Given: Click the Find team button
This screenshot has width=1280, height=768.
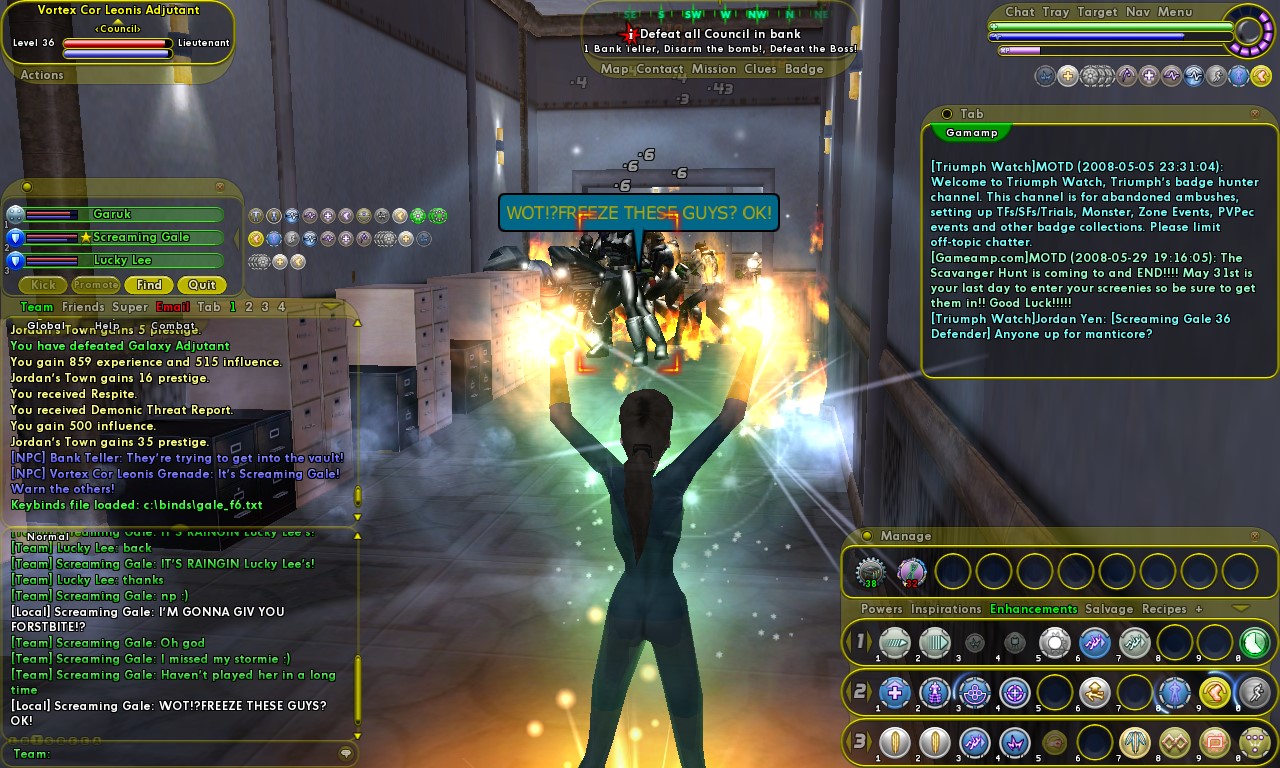Looking at the screenshot, I should click(149, 285).
